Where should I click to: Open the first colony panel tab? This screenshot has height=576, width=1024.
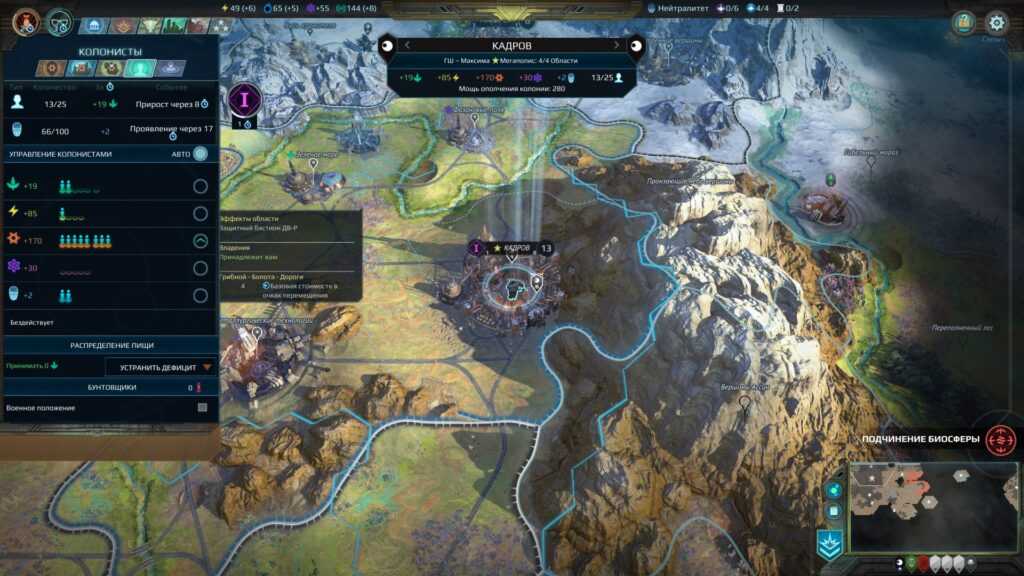(52, 68)
